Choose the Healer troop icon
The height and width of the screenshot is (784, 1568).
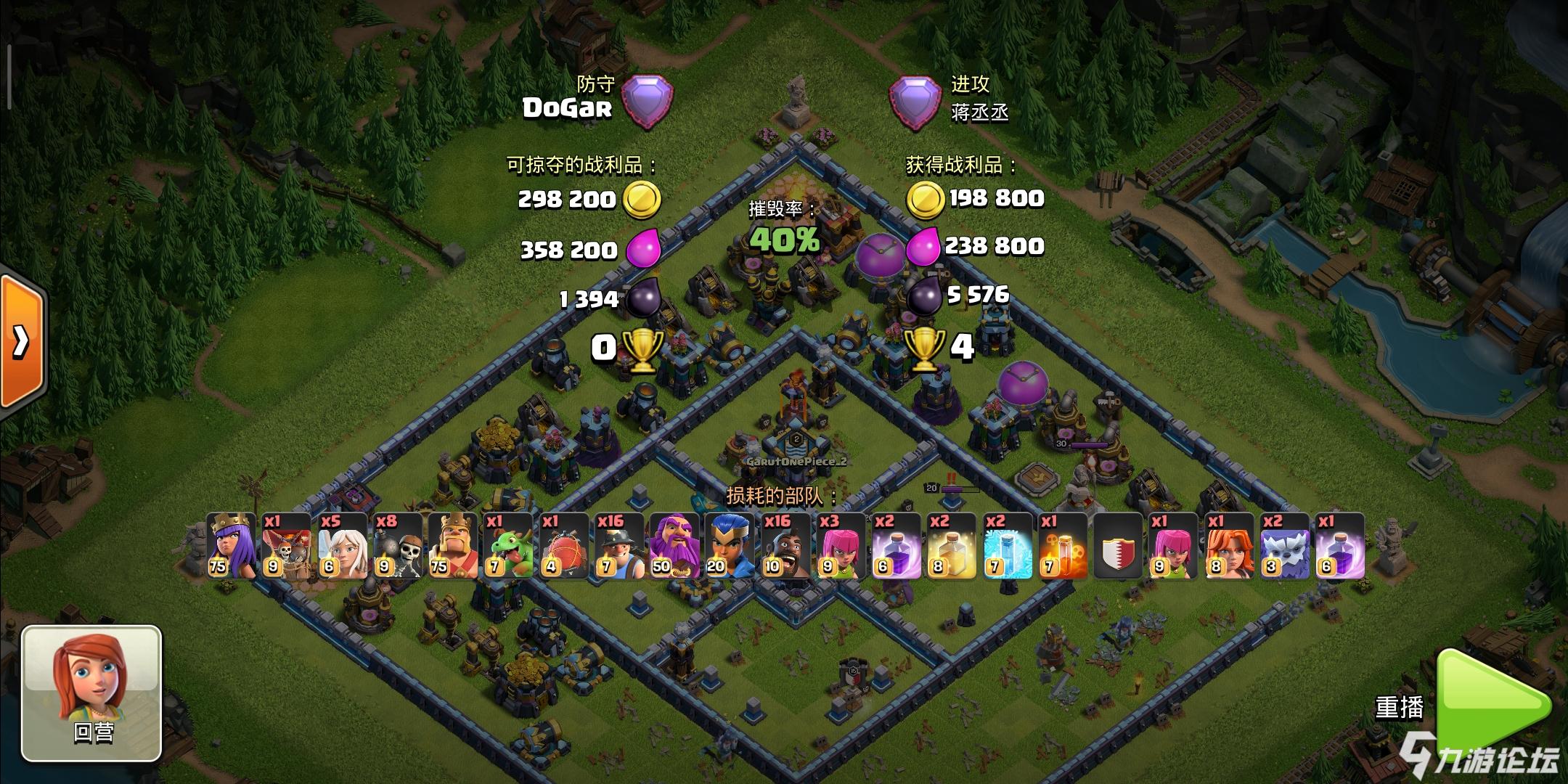(342, 546)
